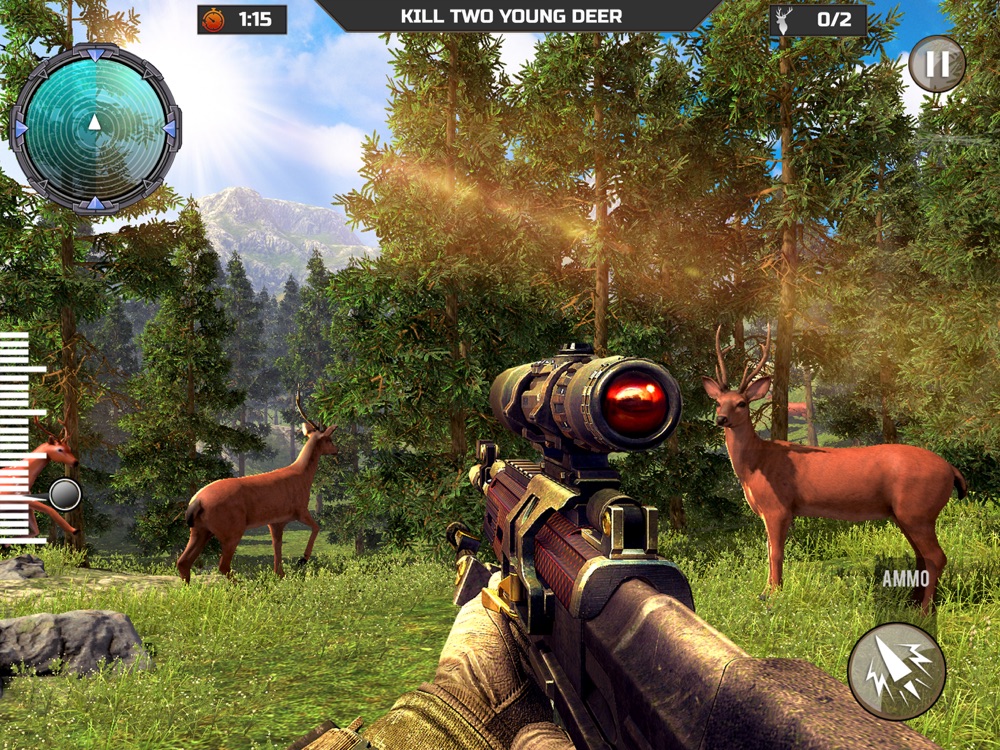Image resolution: width=1000 pixels, height=750 pixels.
Task: Click the zoom slider knob
Action: point(65,494)
